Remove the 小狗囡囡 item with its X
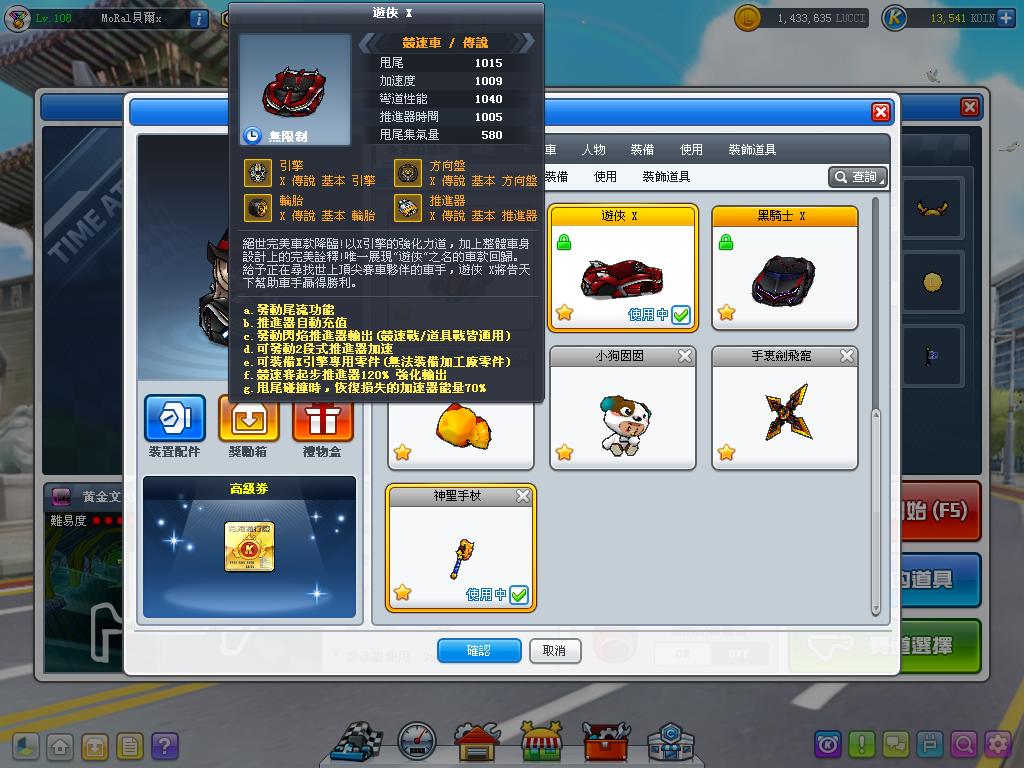This screenshot has width=1024, height=768. (x=685, y=356)
